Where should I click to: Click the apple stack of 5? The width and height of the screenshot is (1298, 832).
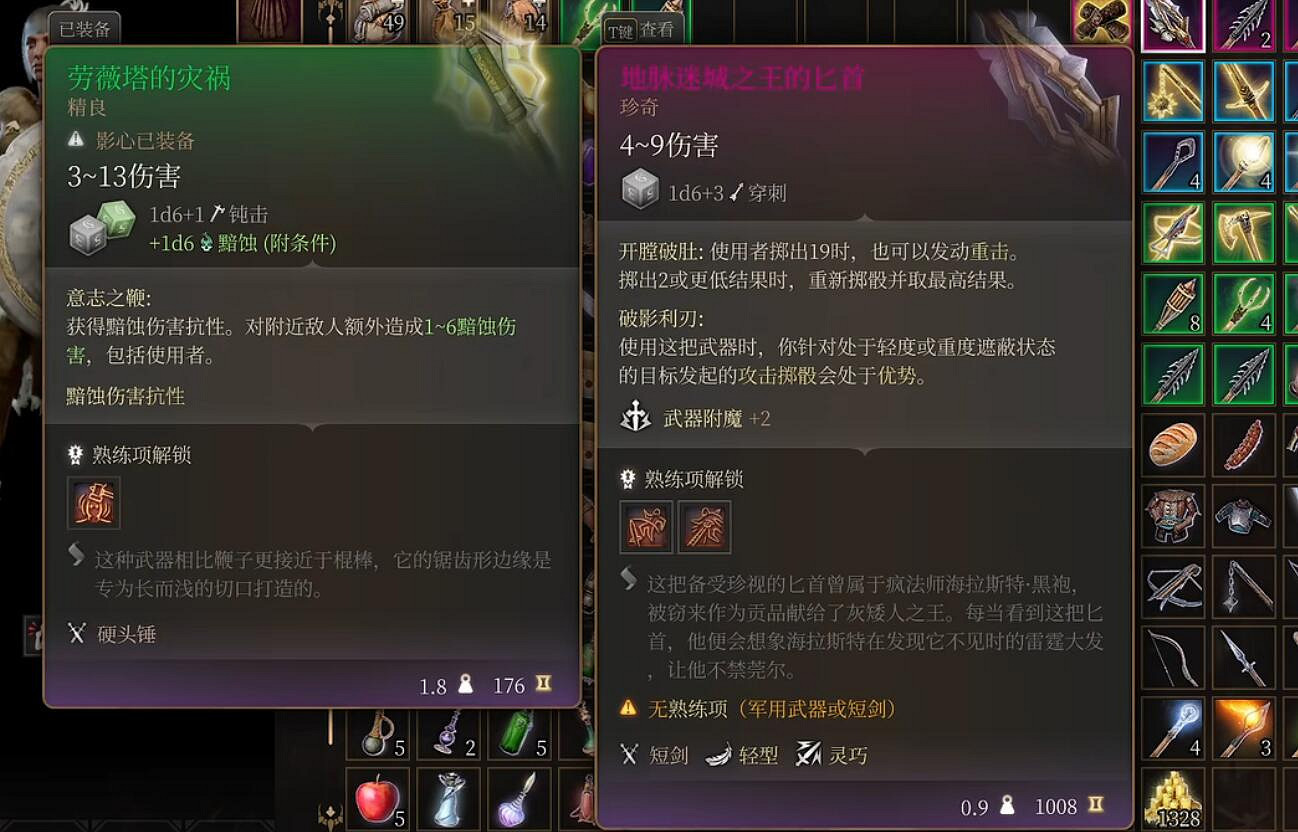(x=376, y=795)
